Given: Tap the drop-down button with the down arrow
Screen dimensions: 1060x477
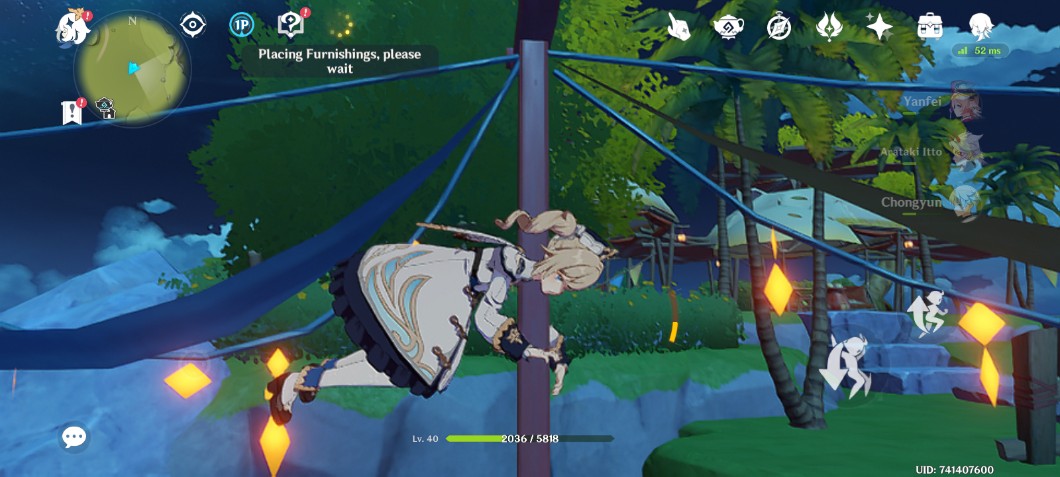Looking at the screenshot, I should click(x=843, y=367).
